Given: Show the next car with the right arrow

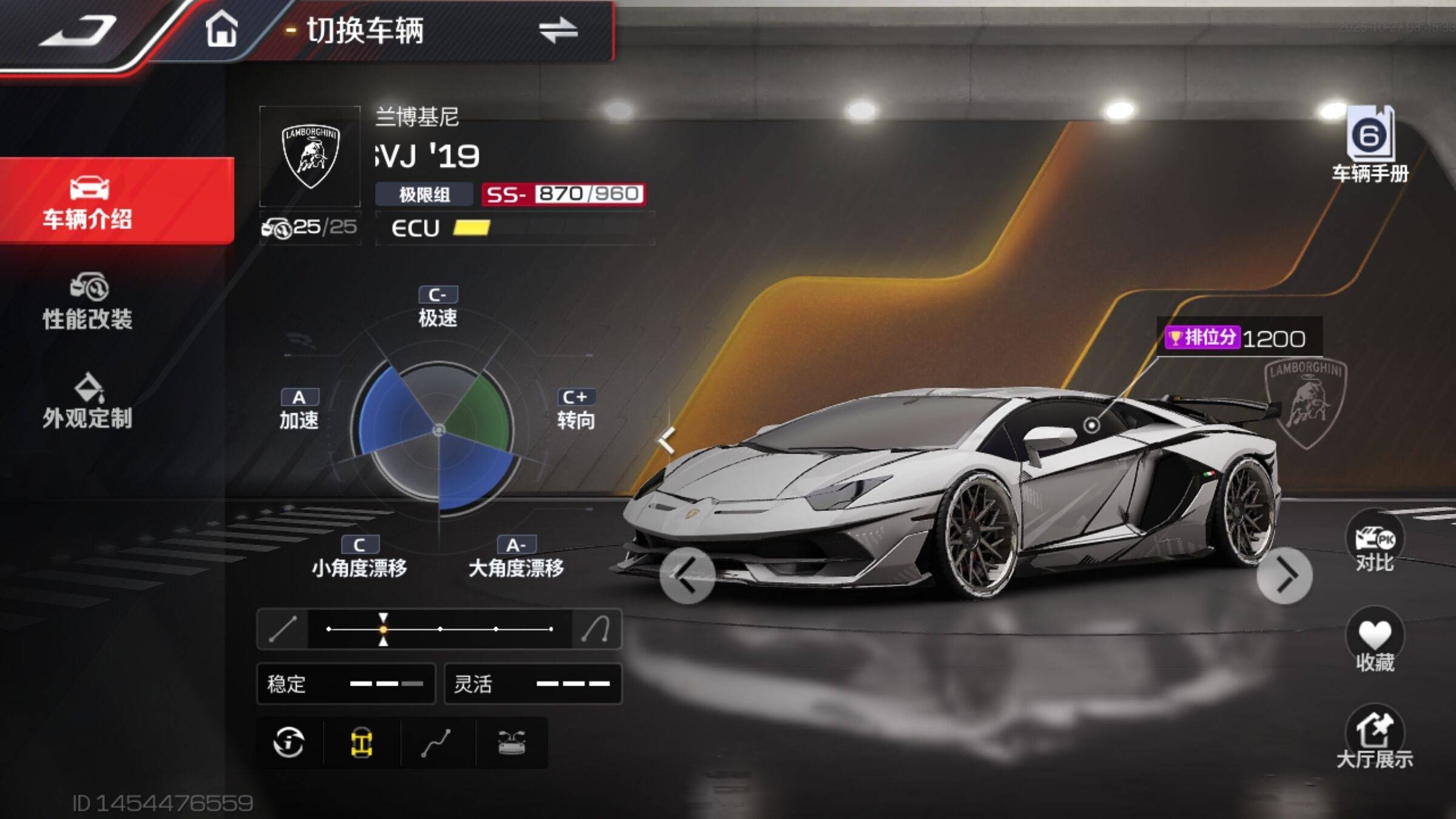Looking at the screenshot, I should pyautogui.click(x=1284, y=576).
